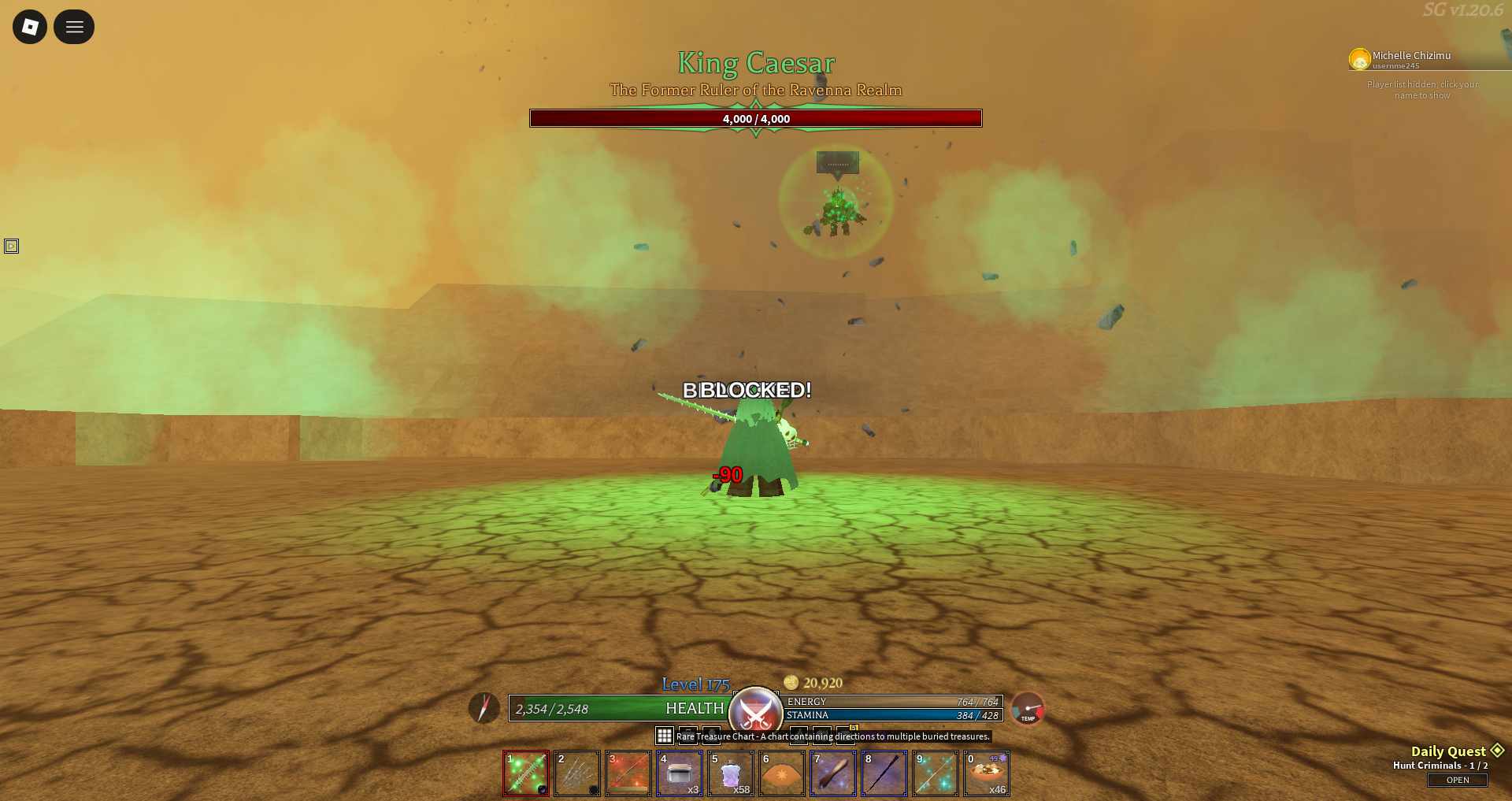The width and height of the screenshot is (1512, 801).
Task: Select the purple jar in slot 5
Action: click(x=731, y=773)
